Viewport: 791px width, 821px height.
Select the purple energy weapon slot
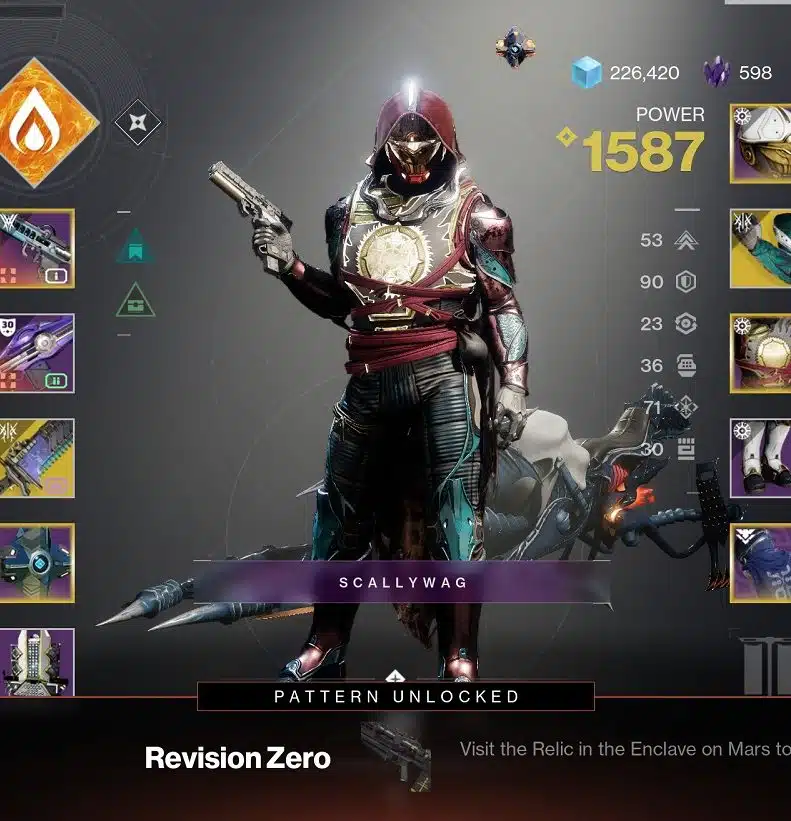click(36, 352)
